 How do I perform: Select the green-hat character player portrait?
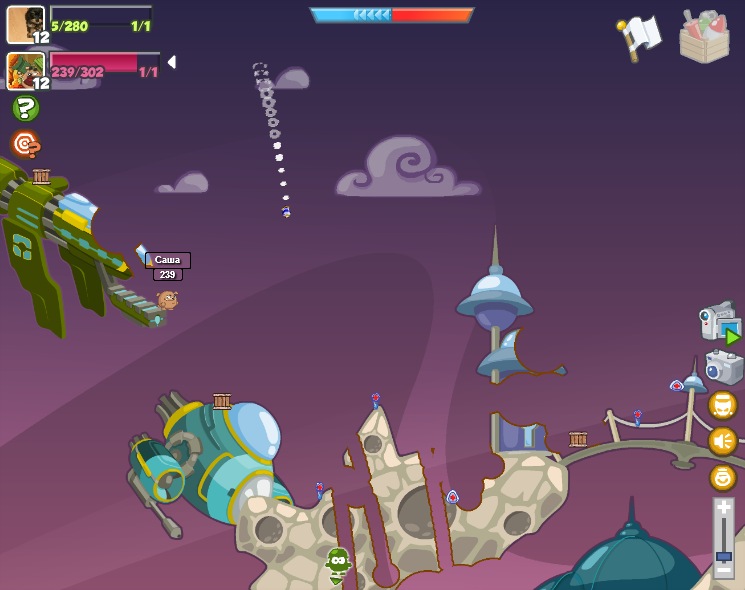coord(25,71)
